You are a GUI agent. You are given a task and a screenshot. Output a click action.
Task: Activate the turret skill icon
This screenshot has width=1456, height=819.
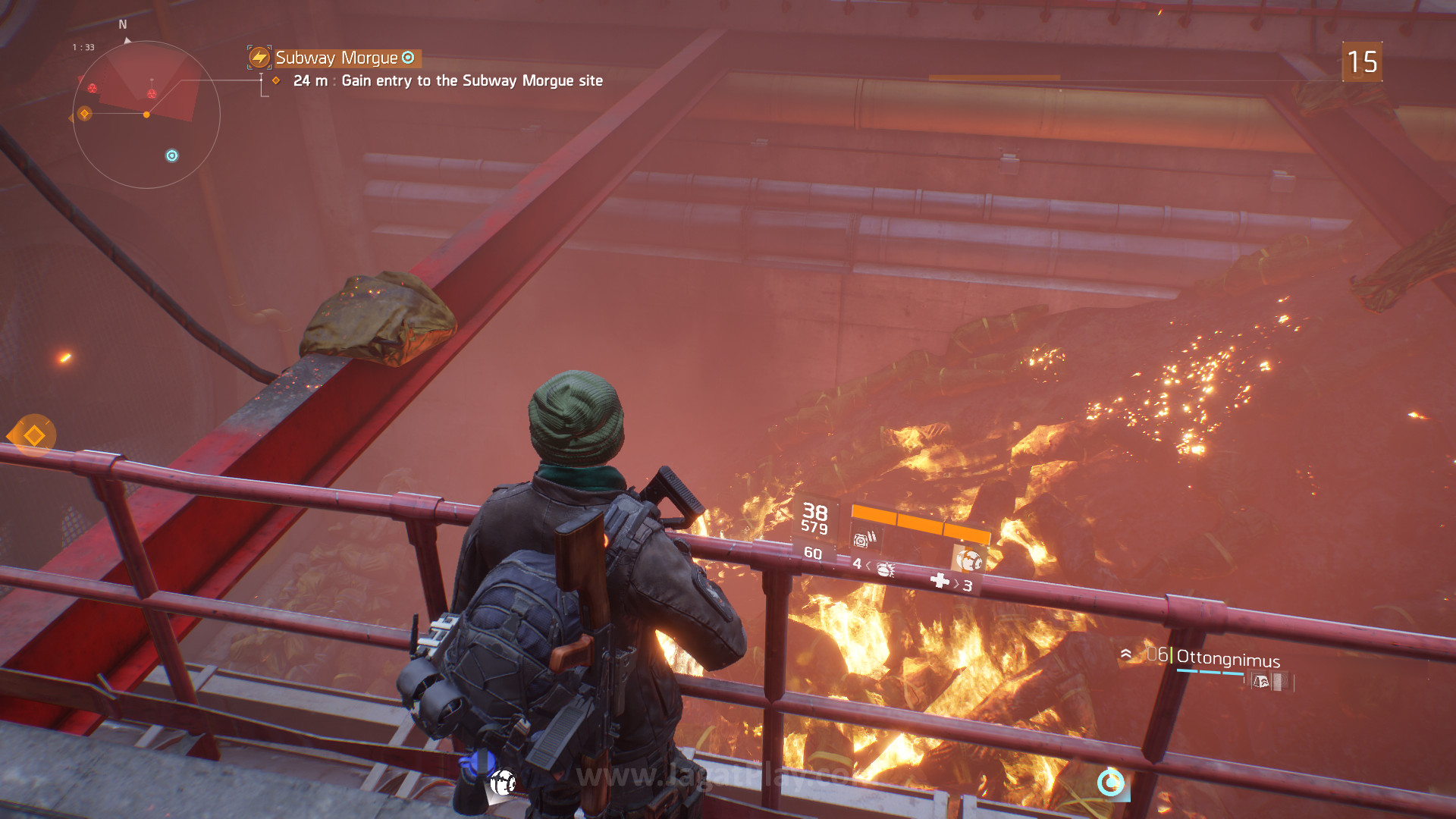pyautogui.click(x=862, y=539)
